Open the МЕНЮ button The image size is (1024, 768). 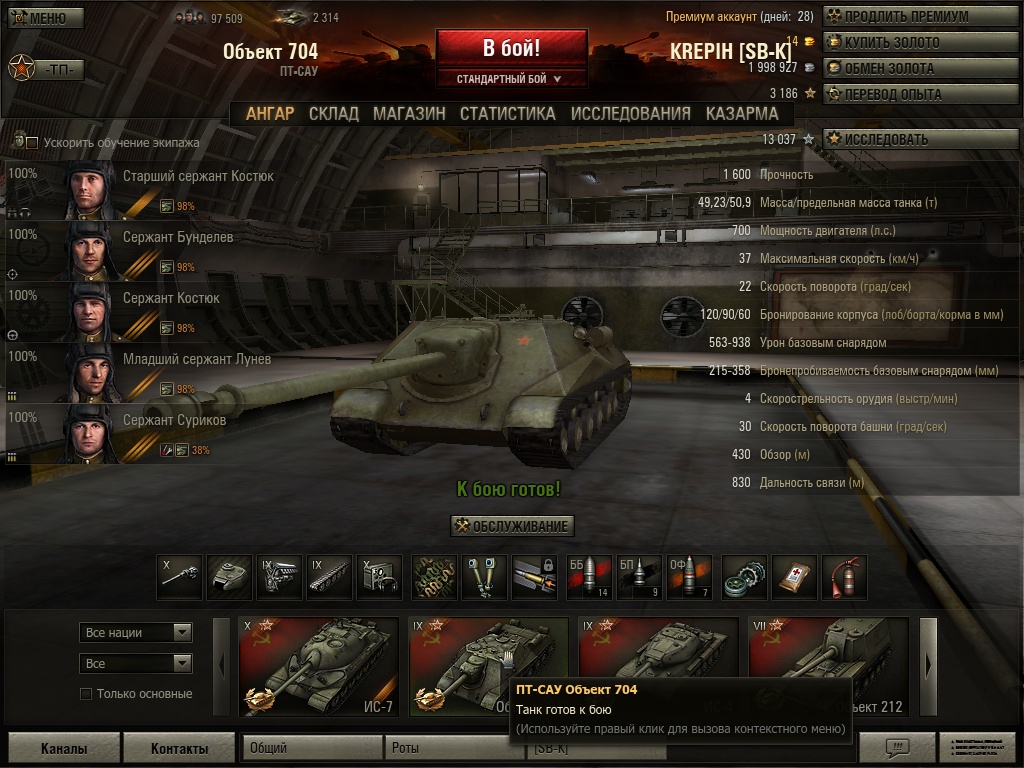click(45, 18)
